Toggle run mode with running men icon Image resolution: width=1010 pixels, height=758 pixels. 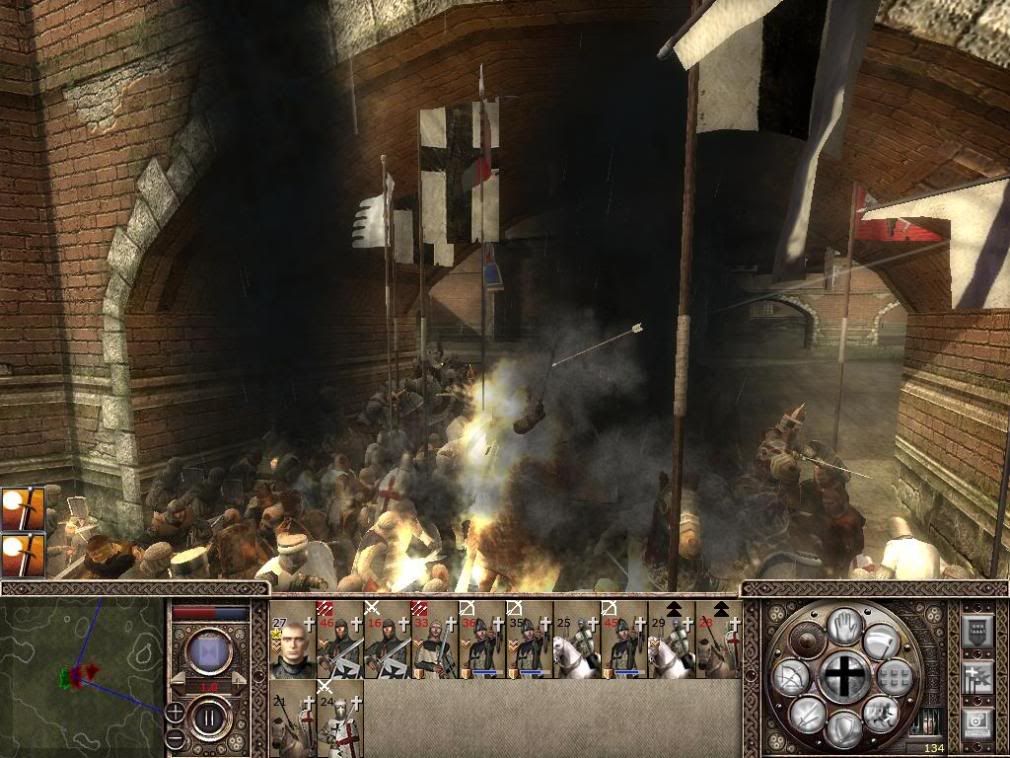882,714
